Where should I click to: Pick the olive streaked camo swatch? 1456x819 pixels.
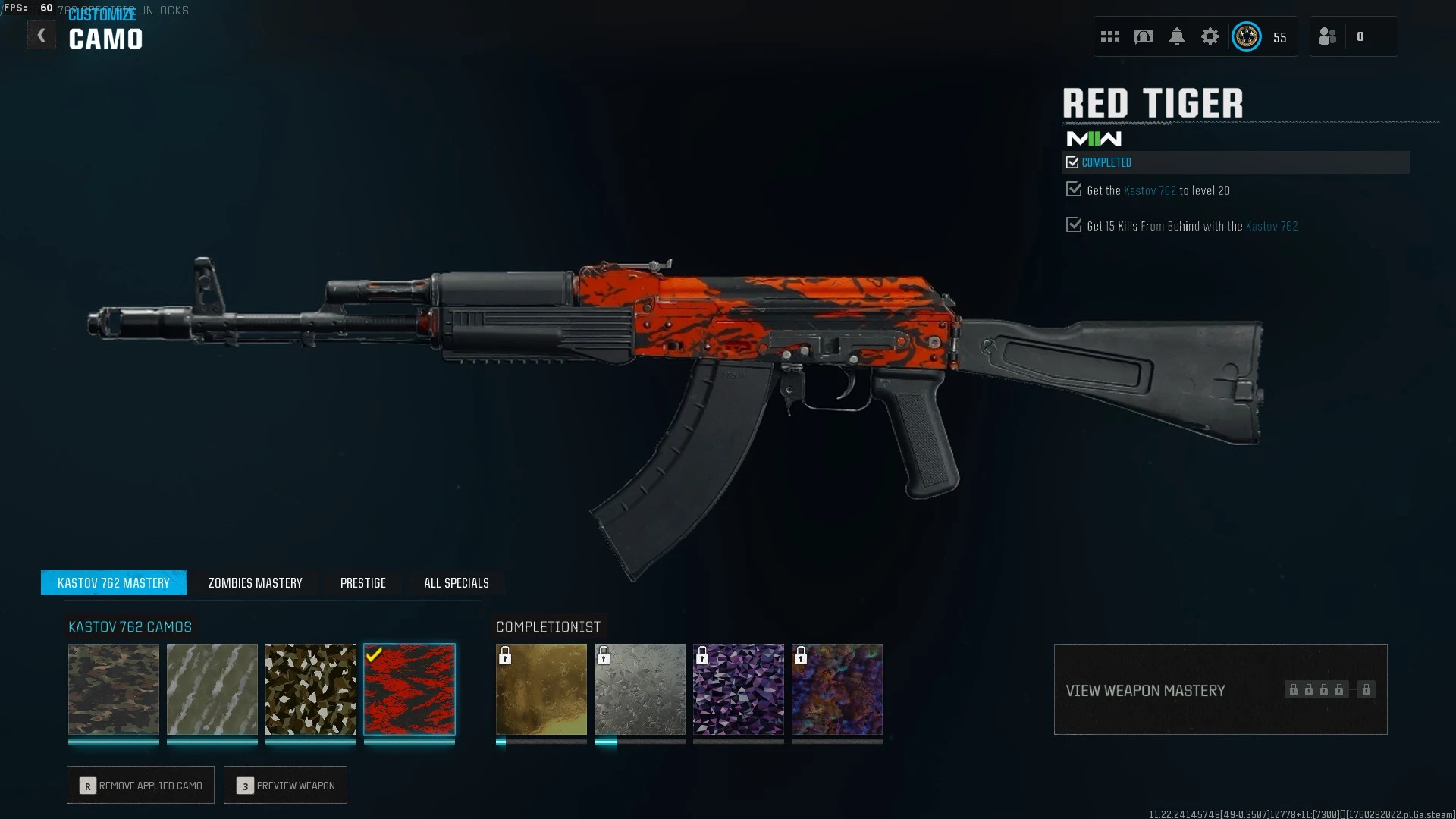coord(212,689)
